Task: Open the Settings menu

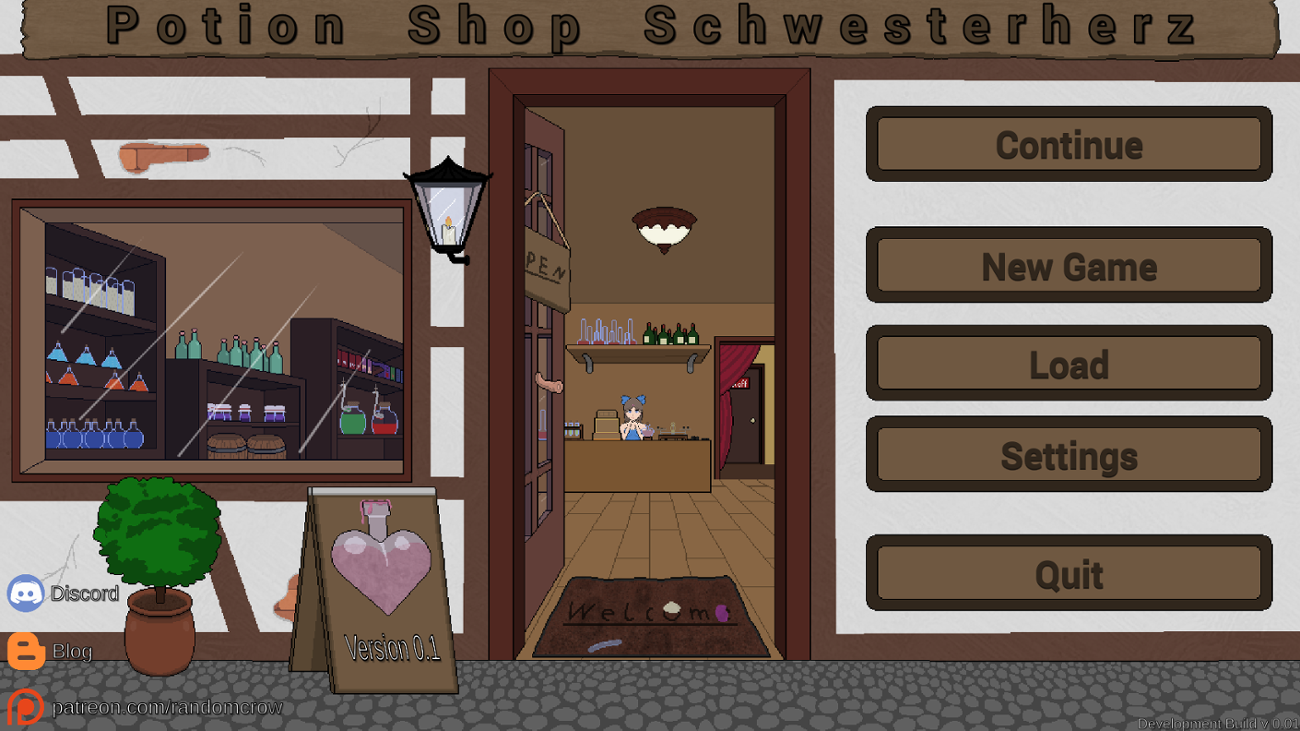Action: pyautogui.click(x=1068, y=455)
